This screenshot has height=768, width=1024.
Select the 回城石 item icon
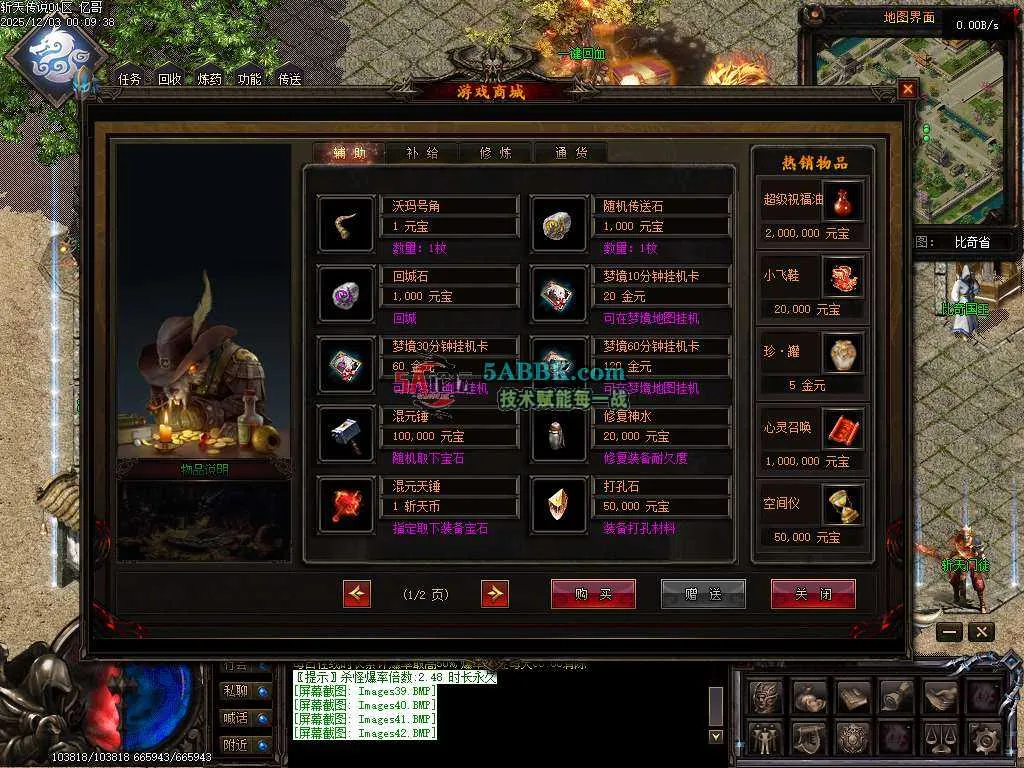(x=346, y=294)
